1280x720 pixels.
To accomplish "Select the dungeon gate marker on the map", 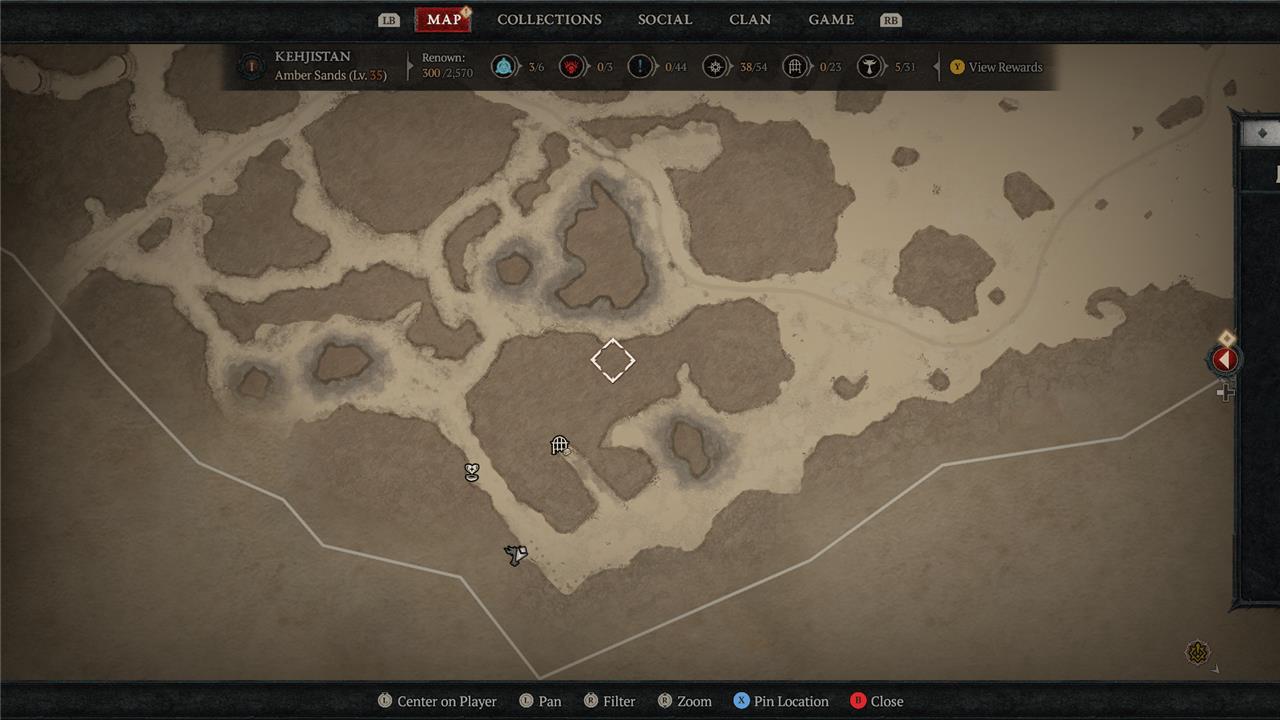I will point(560,446).
